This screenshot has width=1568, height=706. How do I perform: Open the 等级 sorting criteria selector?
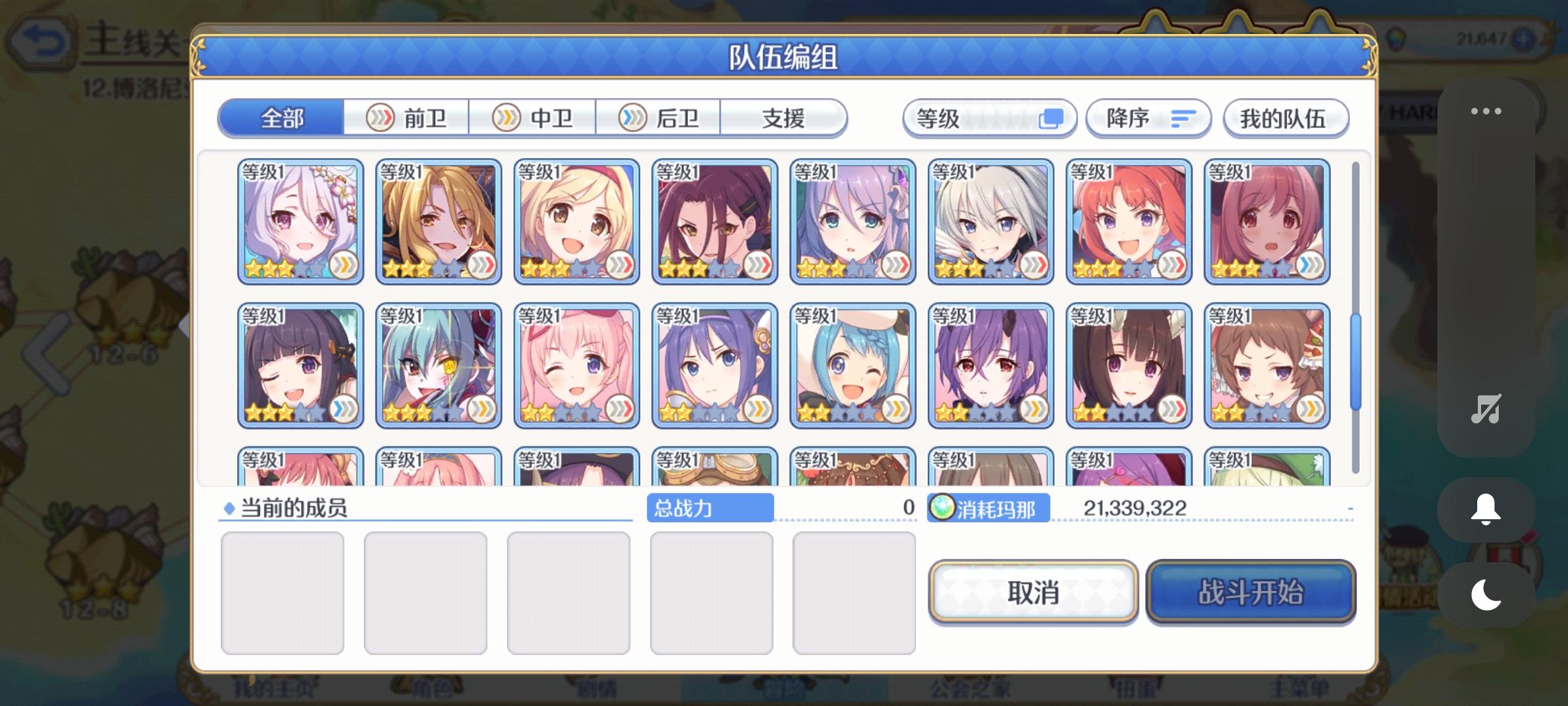(x=990, y=118)
